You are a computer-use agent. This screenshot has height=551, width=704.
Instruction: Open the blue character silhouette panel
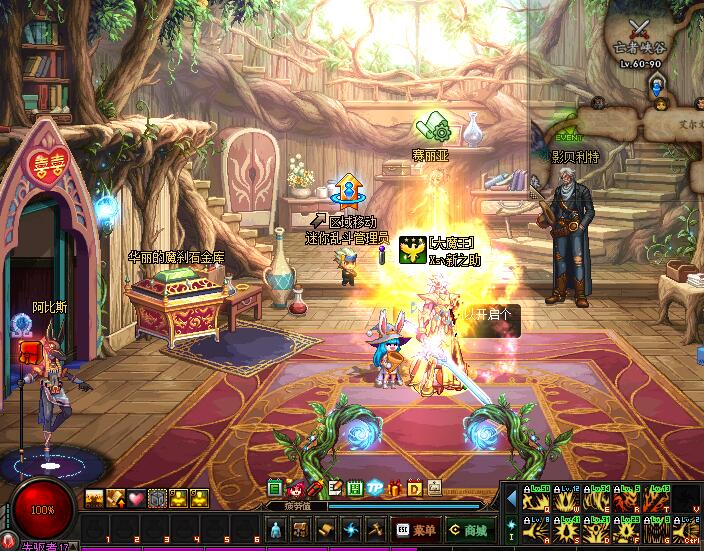(x=277, y=529)
